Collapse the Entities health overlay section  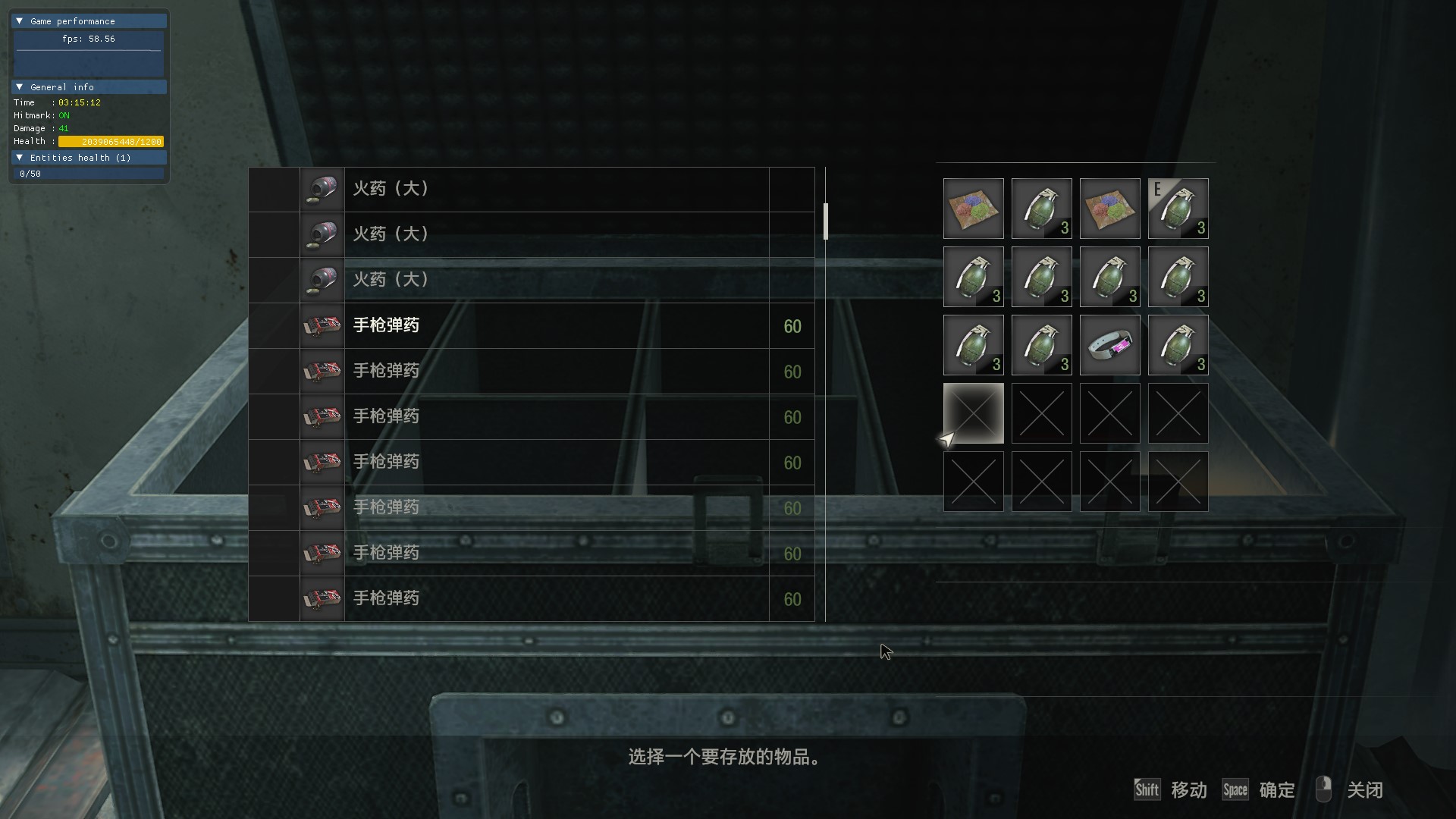(x=20, y=158)
